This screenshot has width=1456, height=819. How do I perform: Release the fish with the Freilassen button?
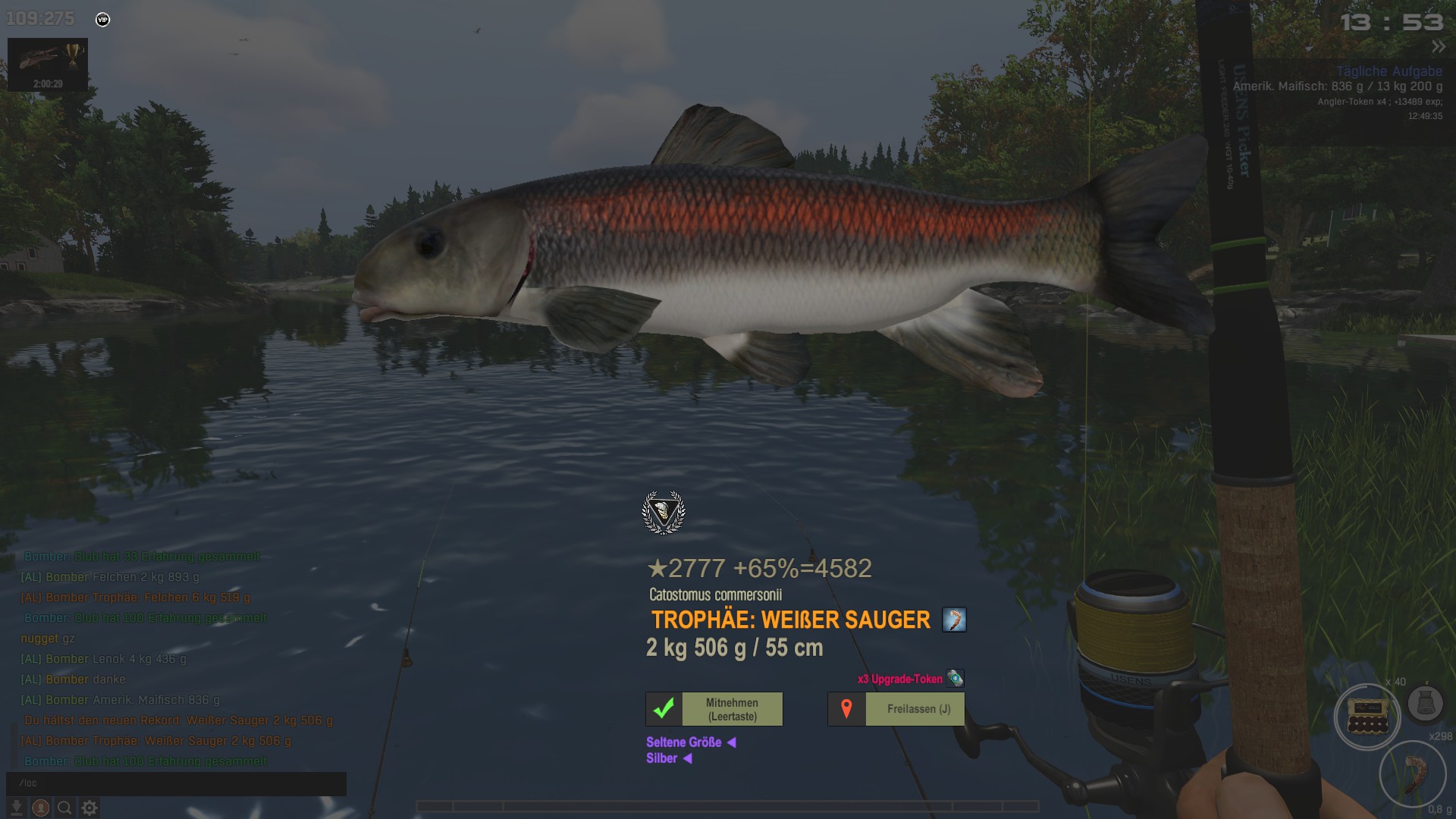pyautogui.click(x=896, y=709)
